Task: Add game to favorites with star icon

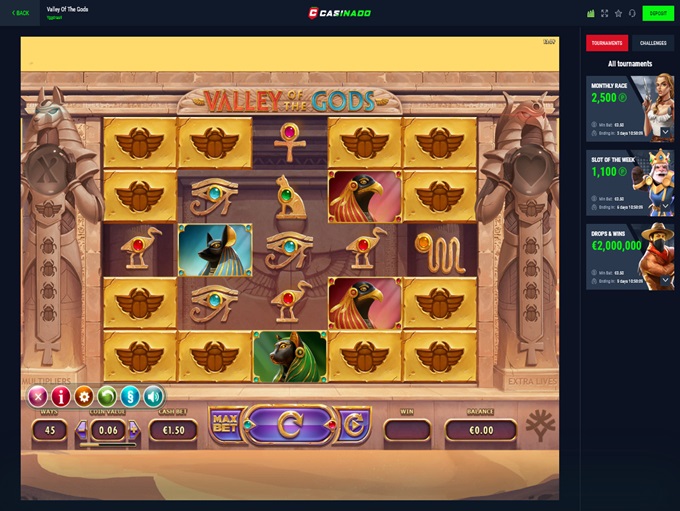Action: pyautogui.click(x=618, y=13)
